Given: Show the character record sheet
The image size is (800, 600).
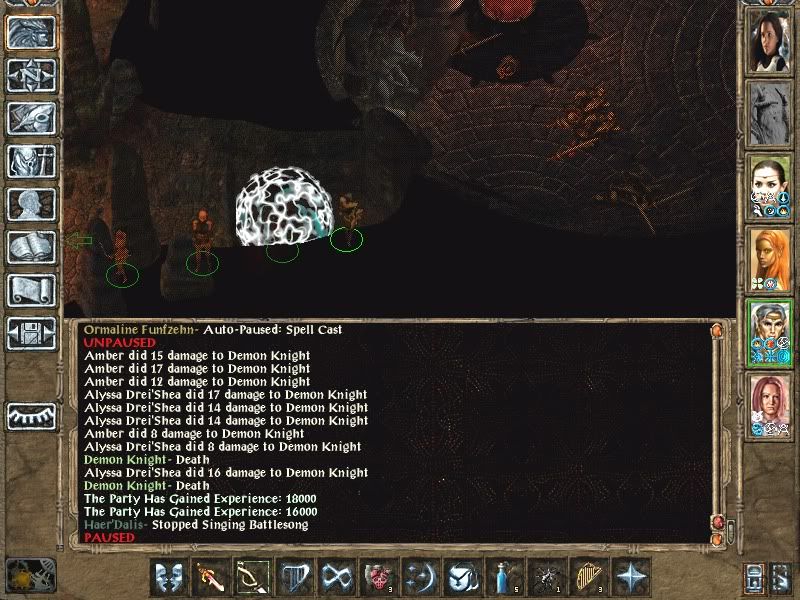Looking at the screenshot, I should pyautogui.click(x=31, y=204).
